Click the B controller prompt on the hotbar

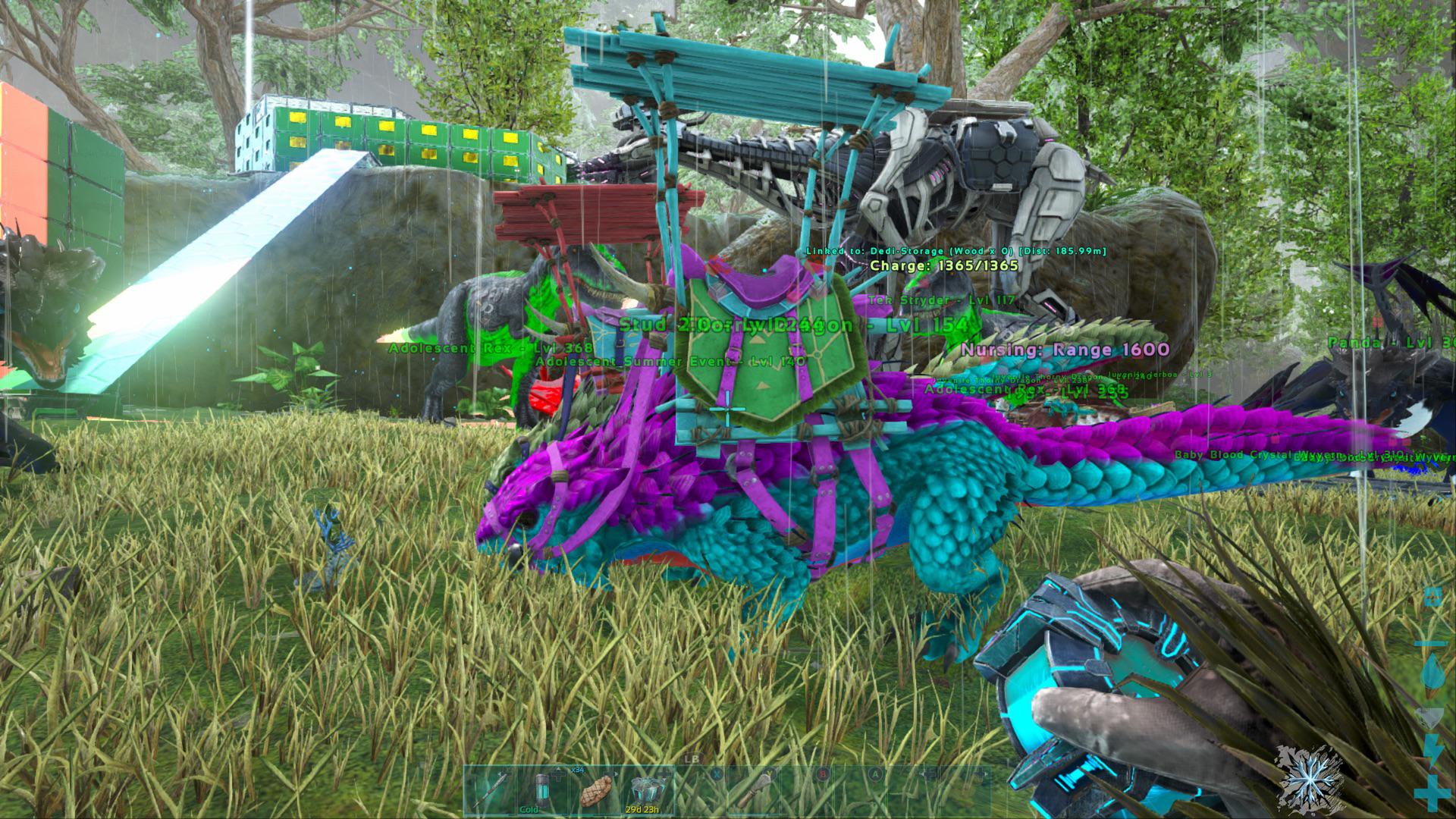(x=823, y=774)
